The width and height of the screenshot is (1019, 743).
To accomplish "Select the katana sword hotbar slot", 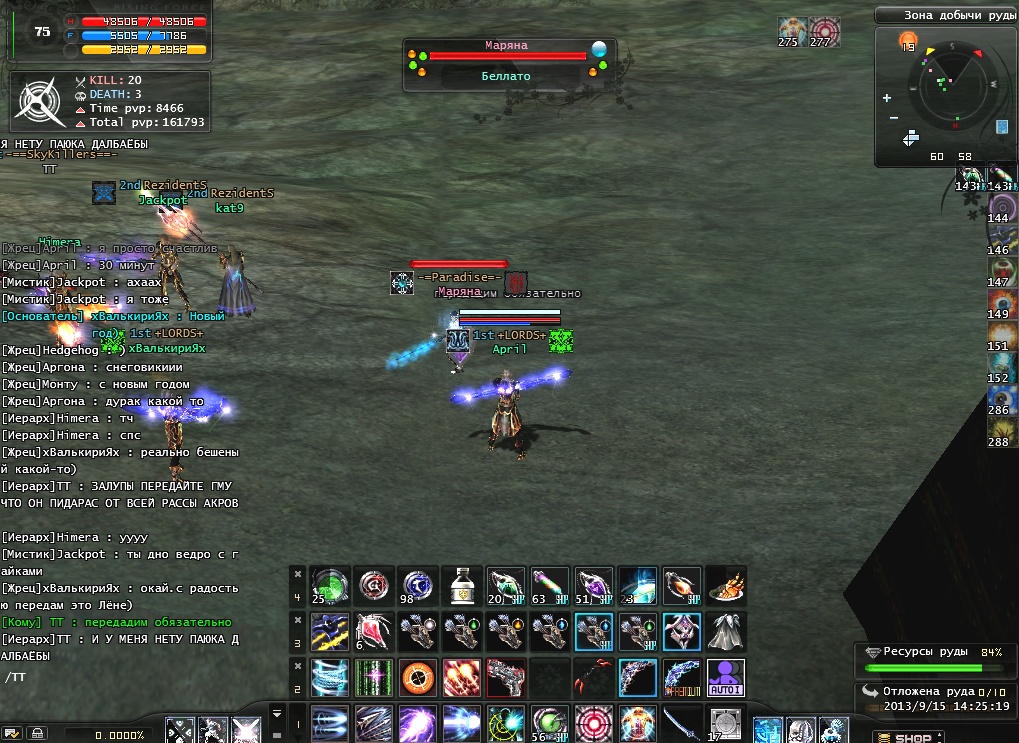I will click(x=681, y=723).
